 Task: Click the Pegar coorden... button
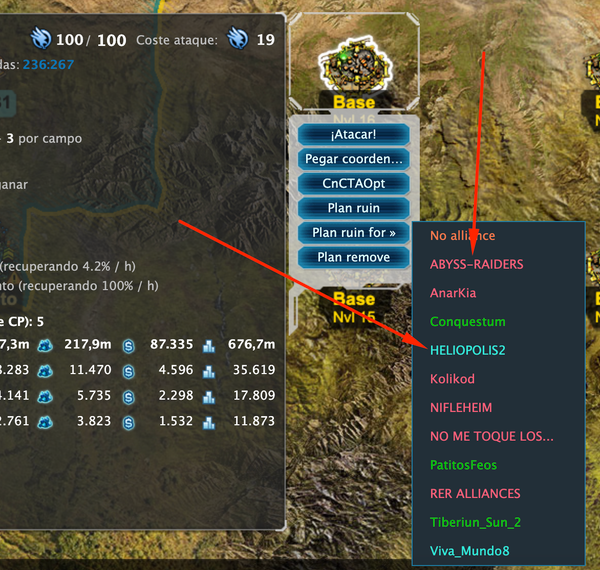[353, 159]
